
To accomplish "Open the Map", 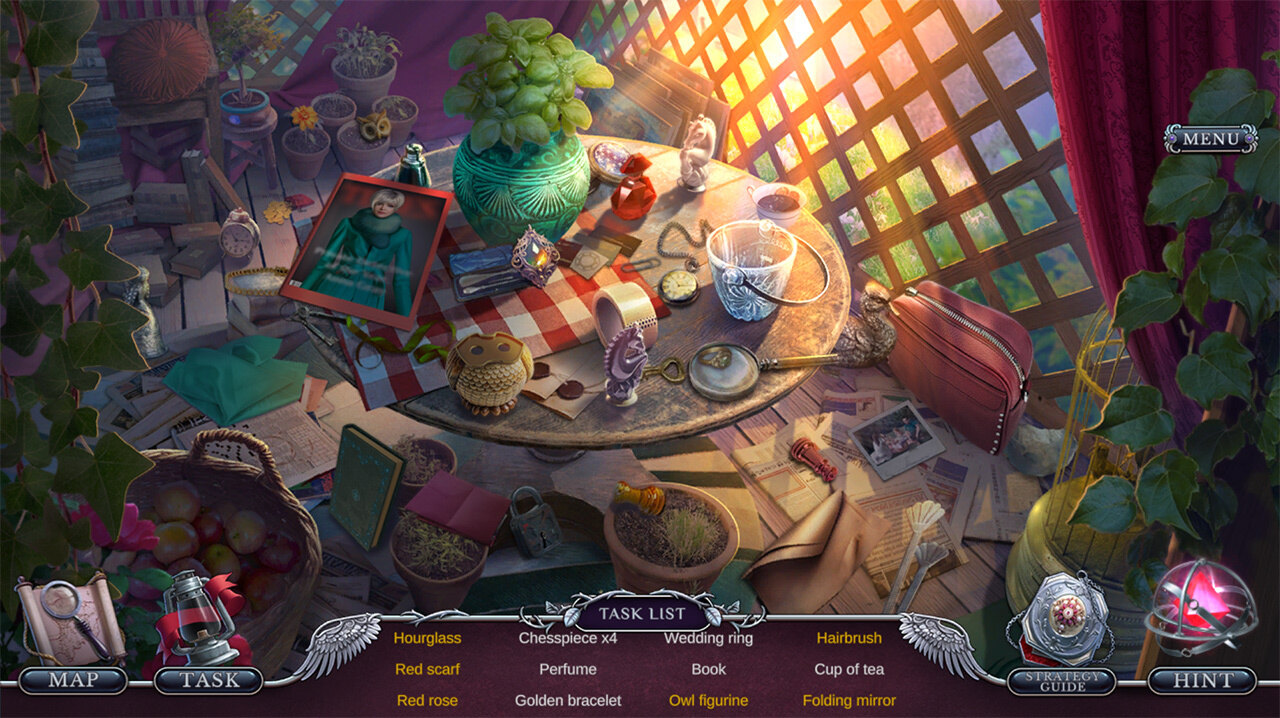I will click(73, 681).
